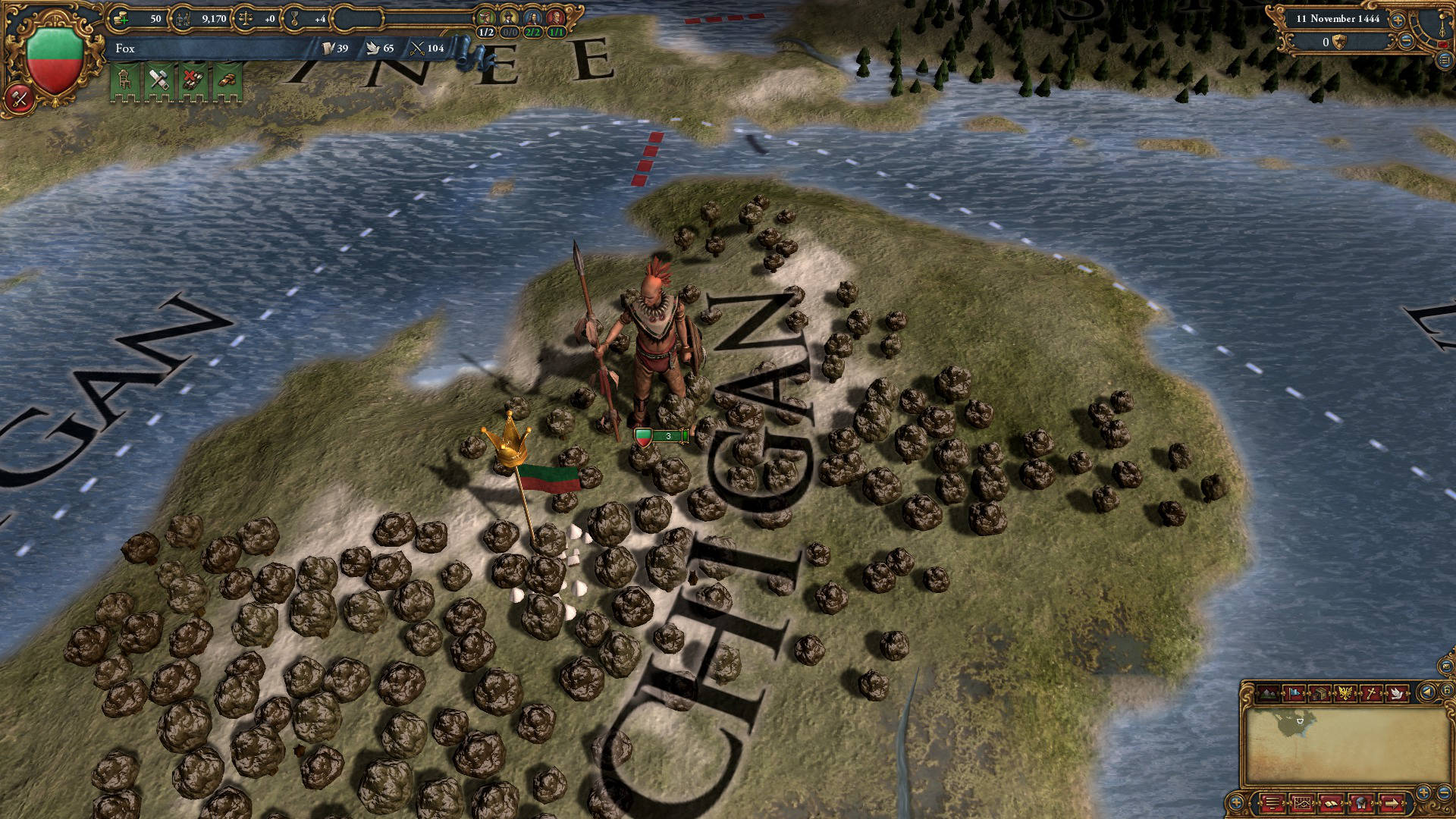
Task: Select the Fox army unit badge
Action: [661, 436]
